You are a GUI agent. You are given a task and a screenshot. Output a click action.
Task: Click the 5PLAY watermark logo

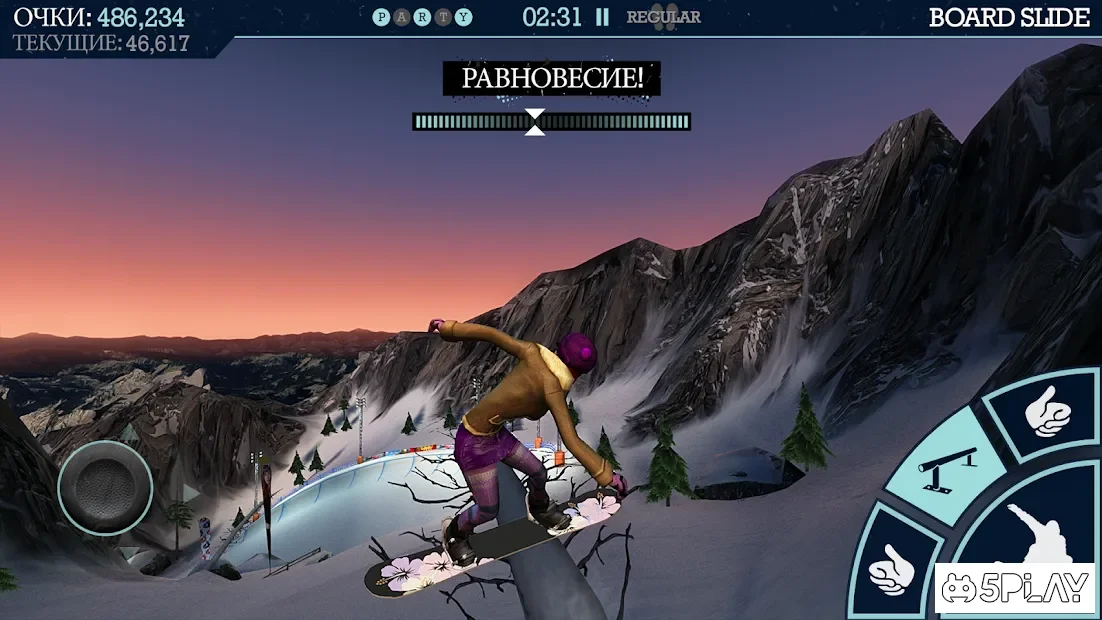(1015, 589)
